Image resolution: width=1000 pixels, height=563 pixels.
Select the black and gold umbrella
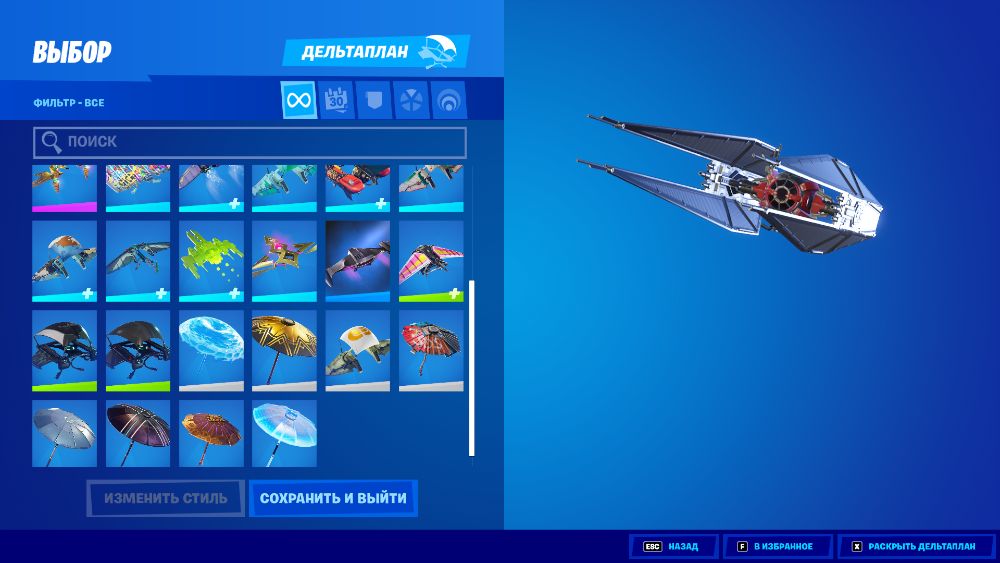pos(284,350)
